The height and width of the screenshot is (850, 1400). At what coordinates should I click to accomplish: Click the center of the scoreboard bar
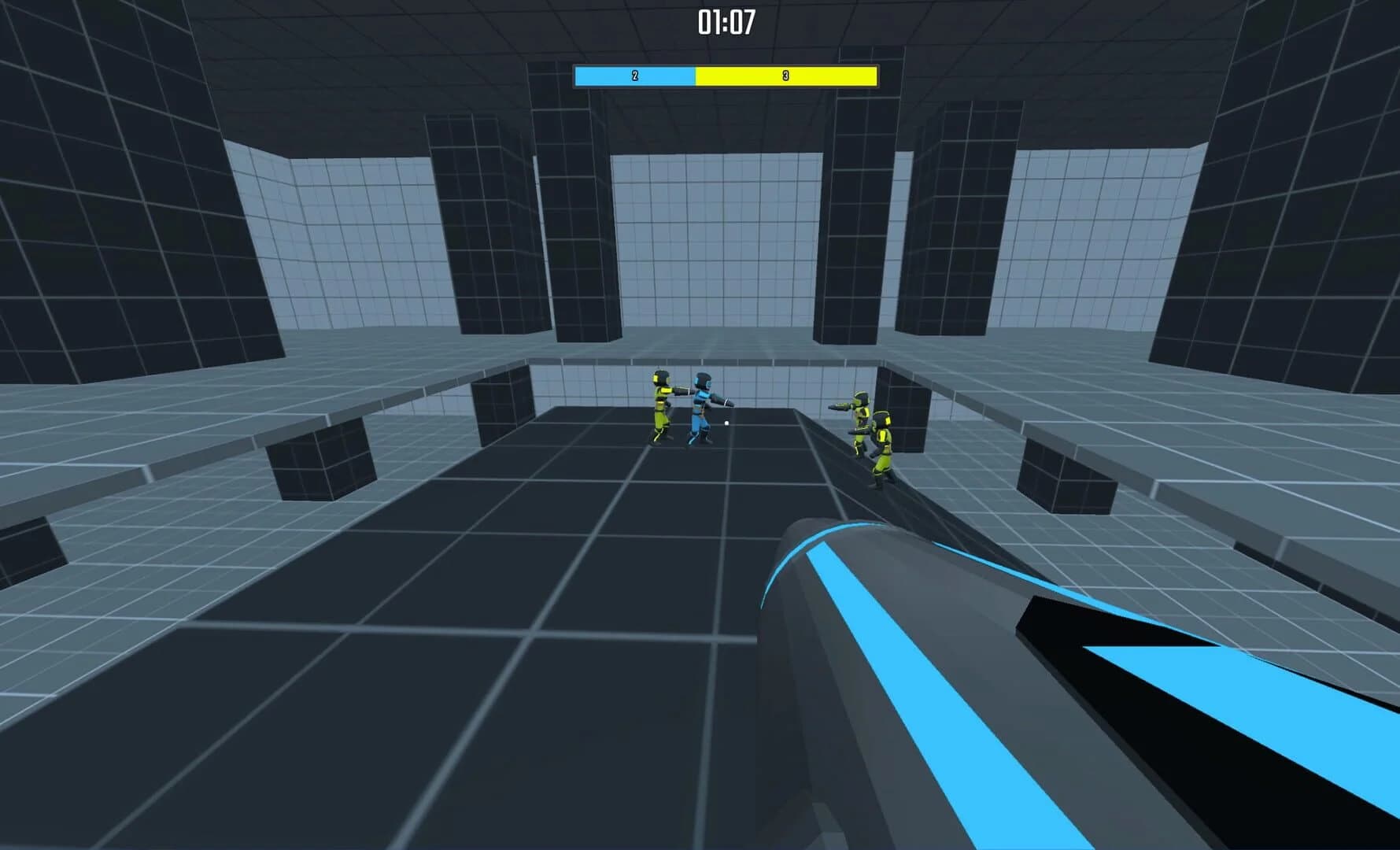click(724, 76)
